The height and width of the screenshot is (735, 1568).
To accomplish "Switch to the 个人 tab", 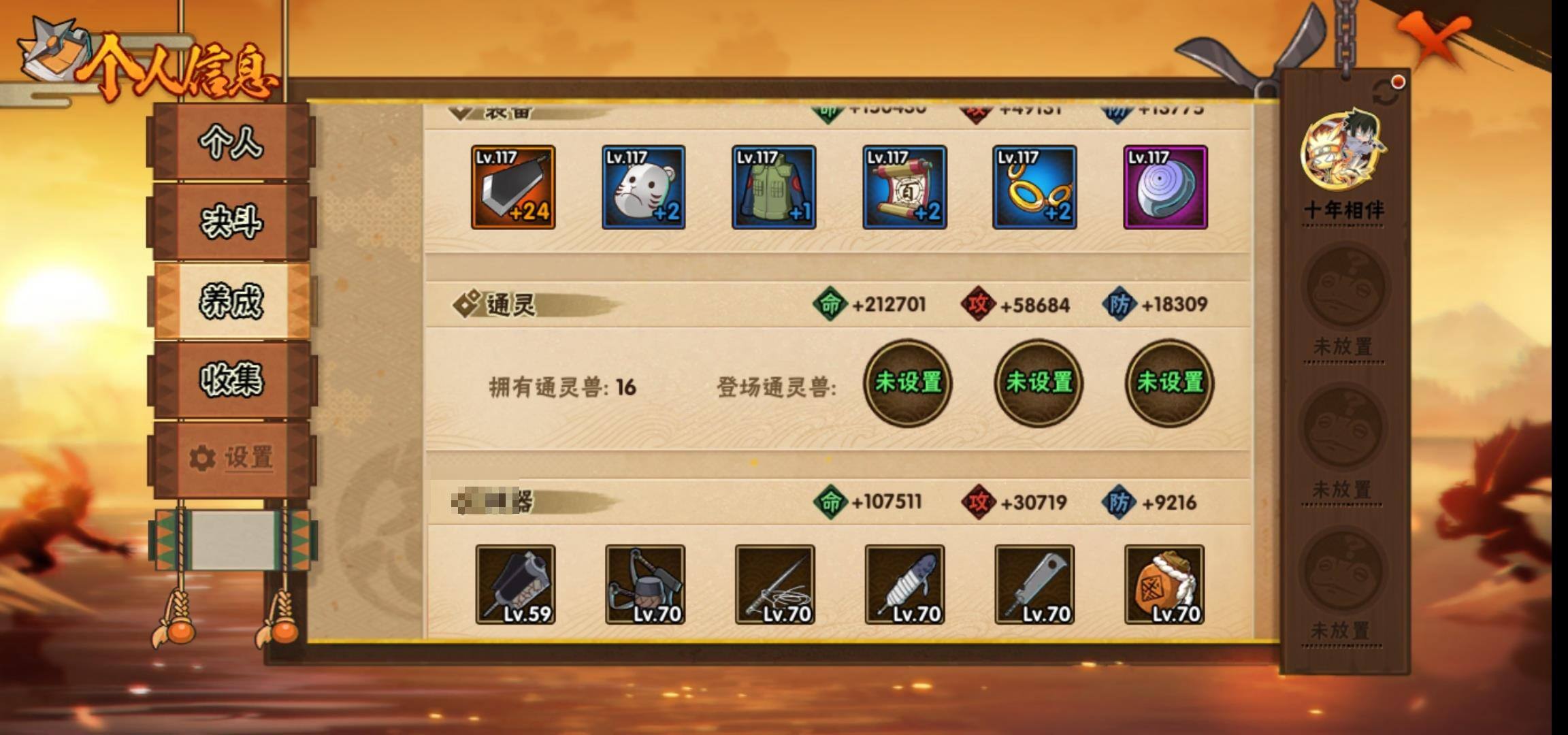I will (231, 142).
